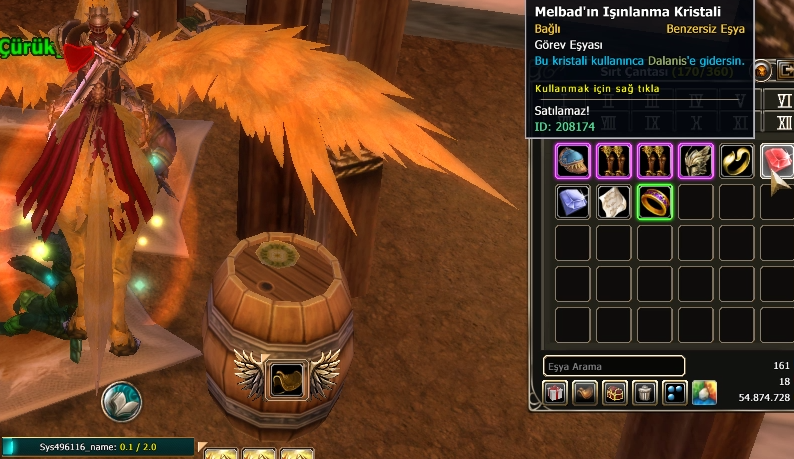This screenshot has width=794, height=459.
Task: Select the paper scroll item
Action: coord(614,202)
